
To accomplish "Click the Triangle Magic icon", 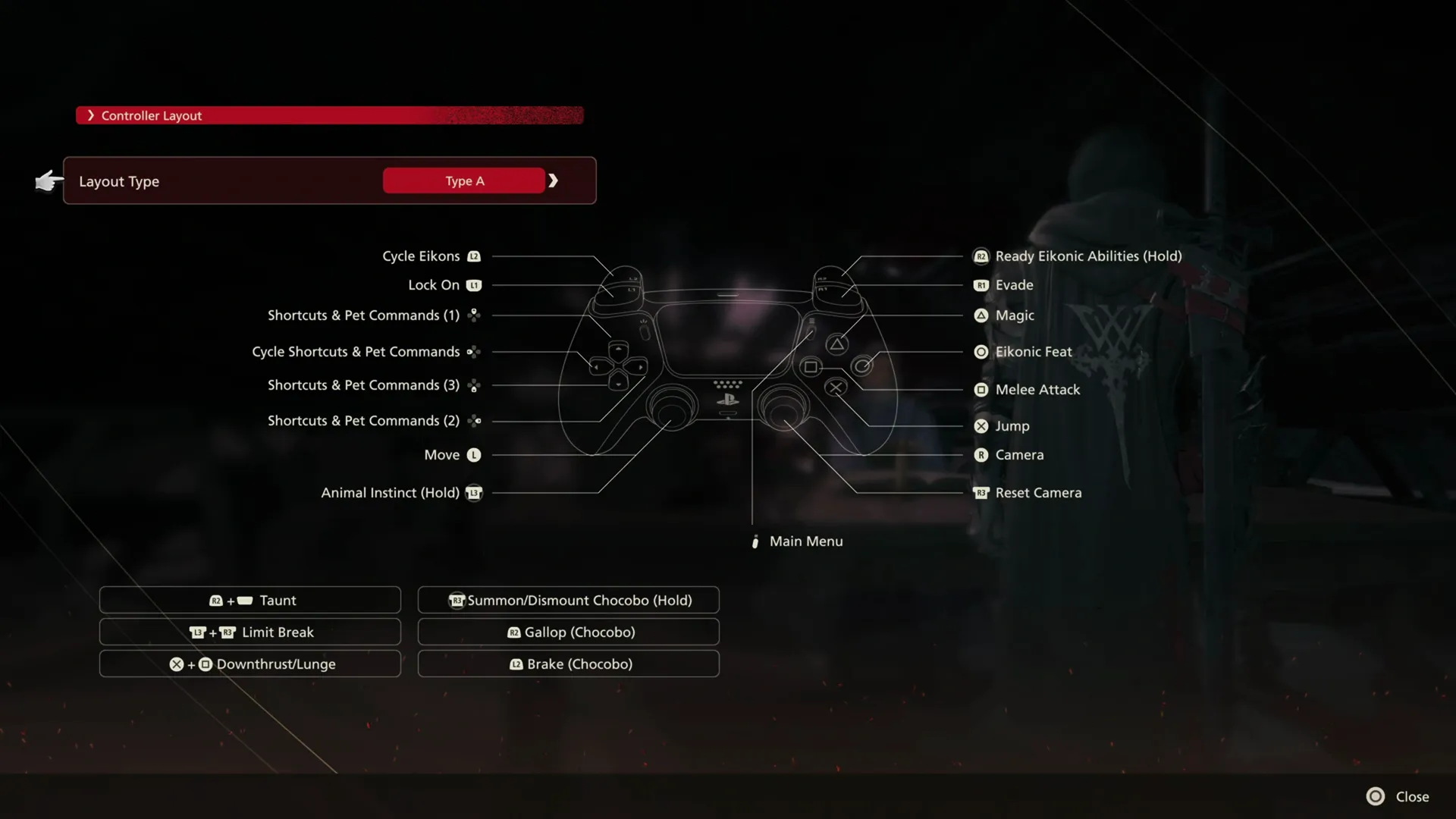I will 981,315.
